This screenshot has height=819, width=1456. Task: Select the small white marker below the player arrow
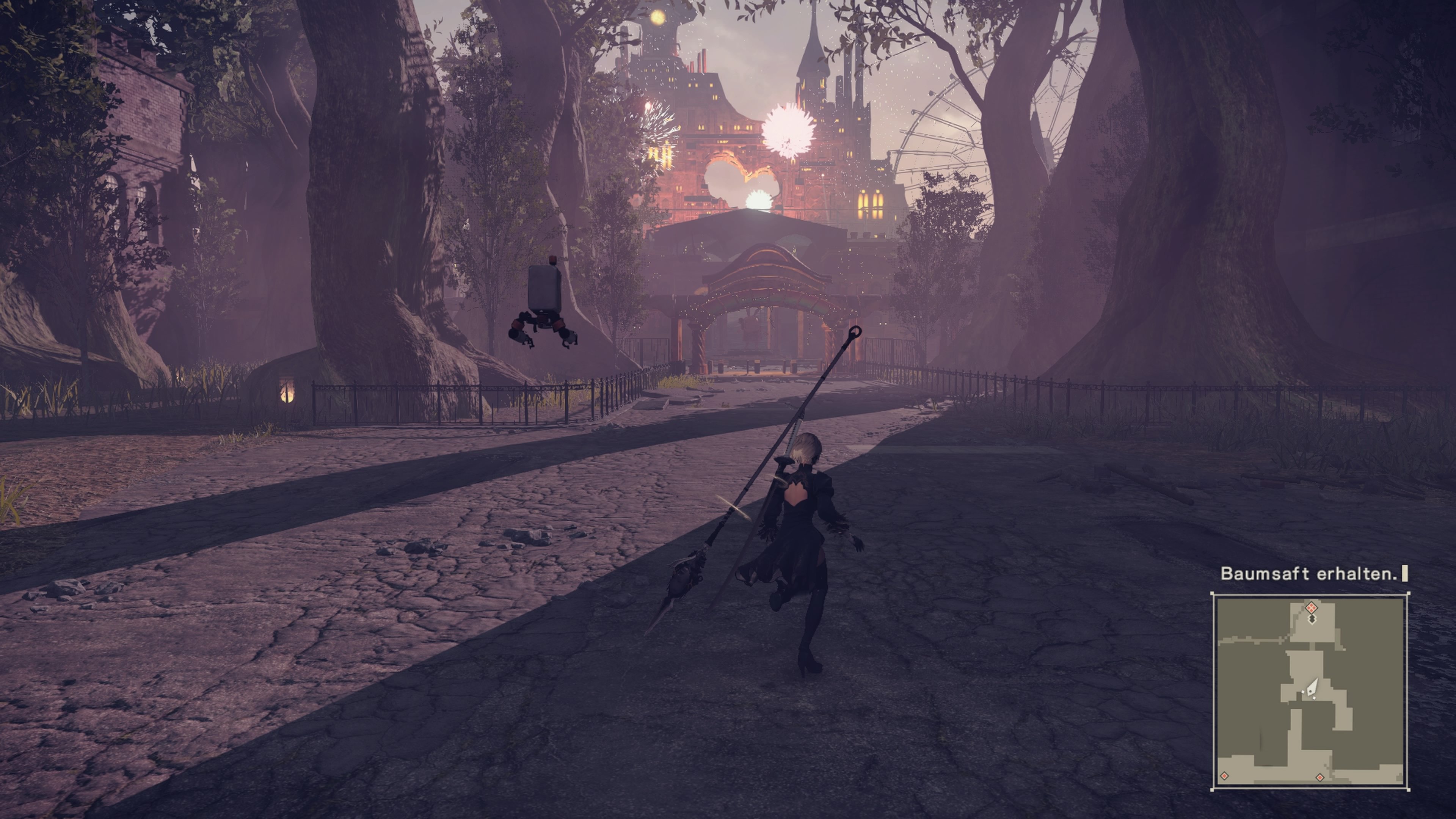1313,698
